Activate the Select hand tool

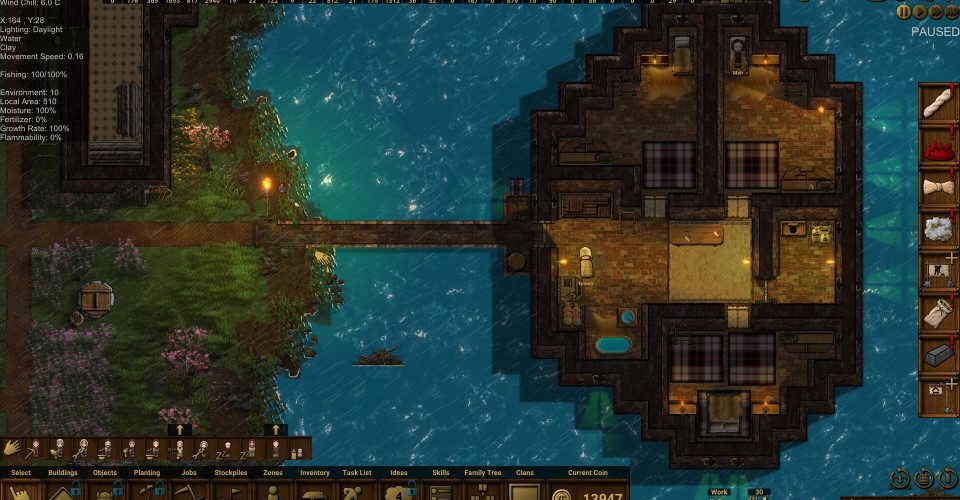[x=21, y=490]
